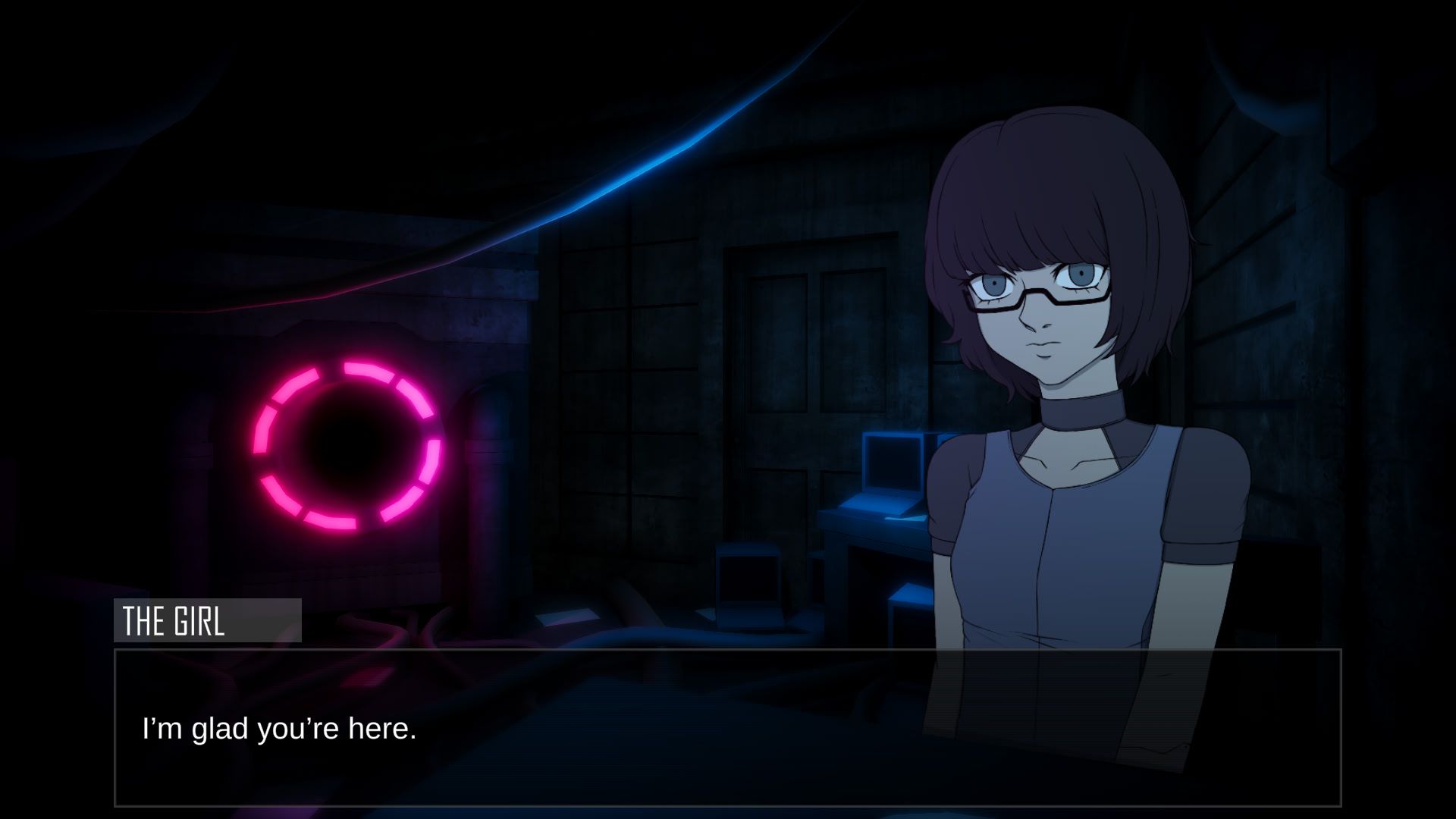This screenshot has width=1456, height=819.
Task: Click the dialogue text box to continue
Action: (727, 728)
